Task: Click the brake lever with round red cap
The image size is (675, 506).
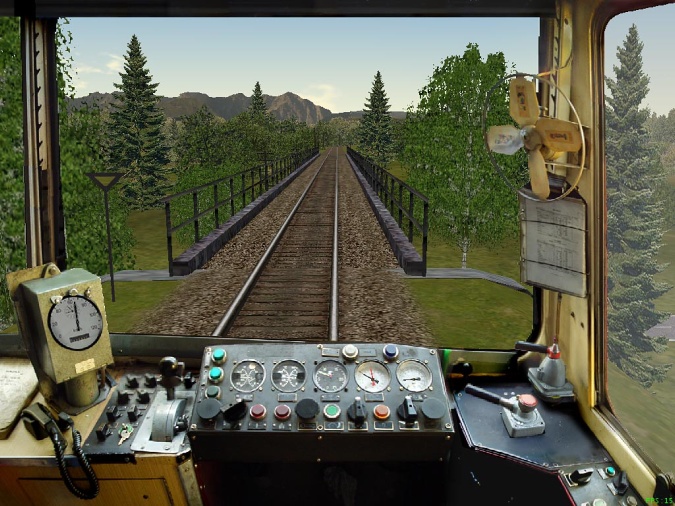Action: (x=526, y=403)
